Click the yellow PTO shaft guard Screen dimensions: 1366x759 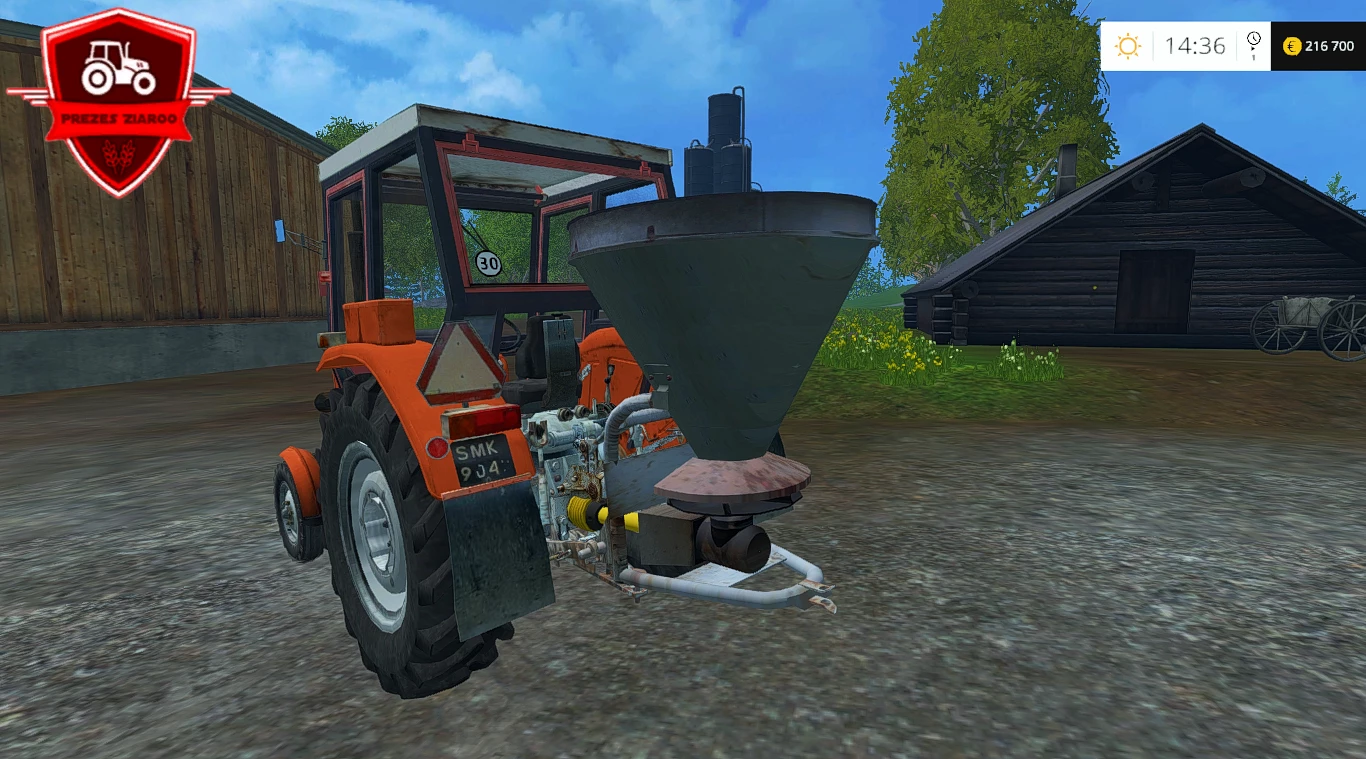pyautogui.click(x=583, y=512)
